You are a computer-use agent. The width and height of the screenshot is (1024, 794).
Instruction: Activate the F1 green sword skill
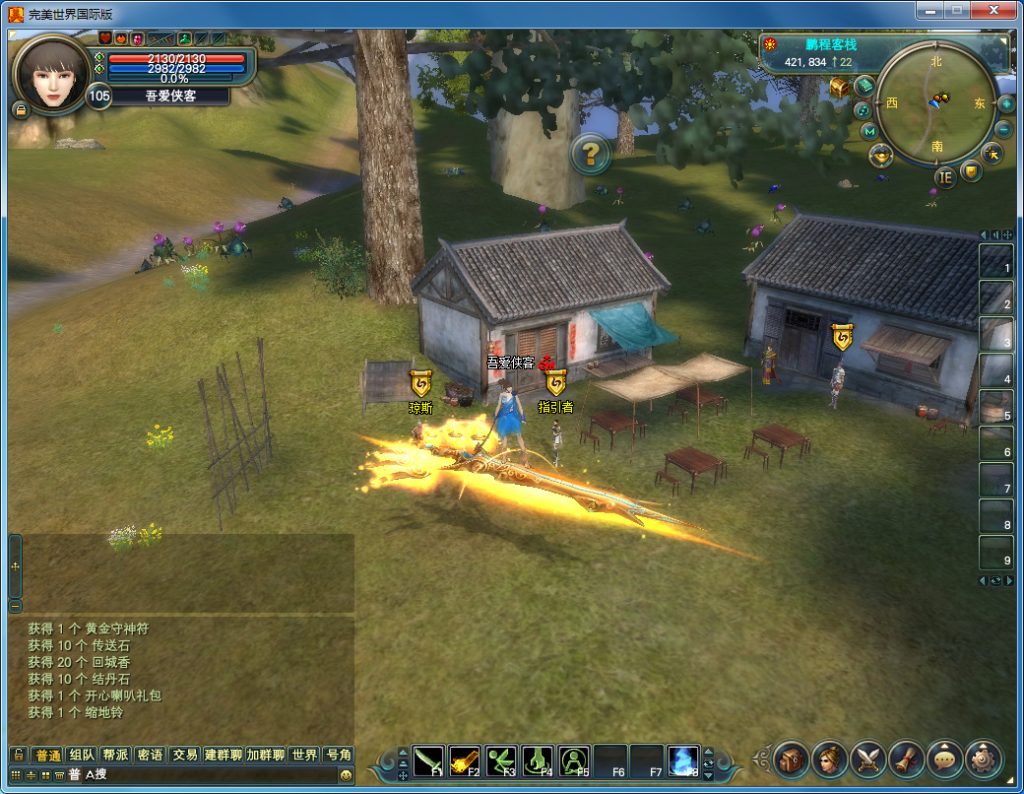point(429,762)
